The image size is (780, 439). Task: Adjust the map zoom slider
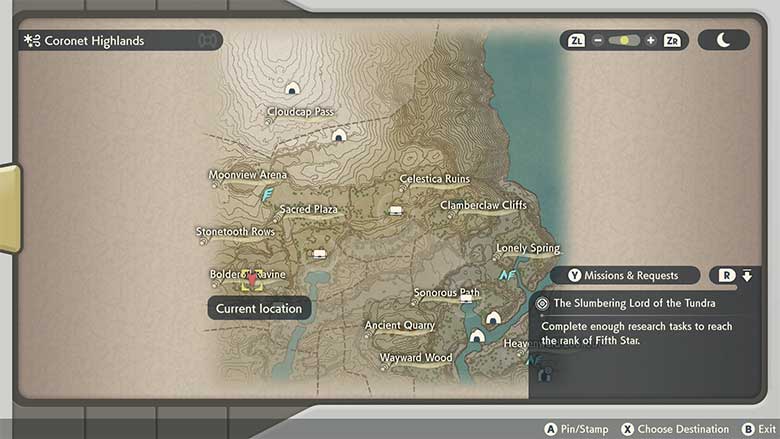[625, 41]
